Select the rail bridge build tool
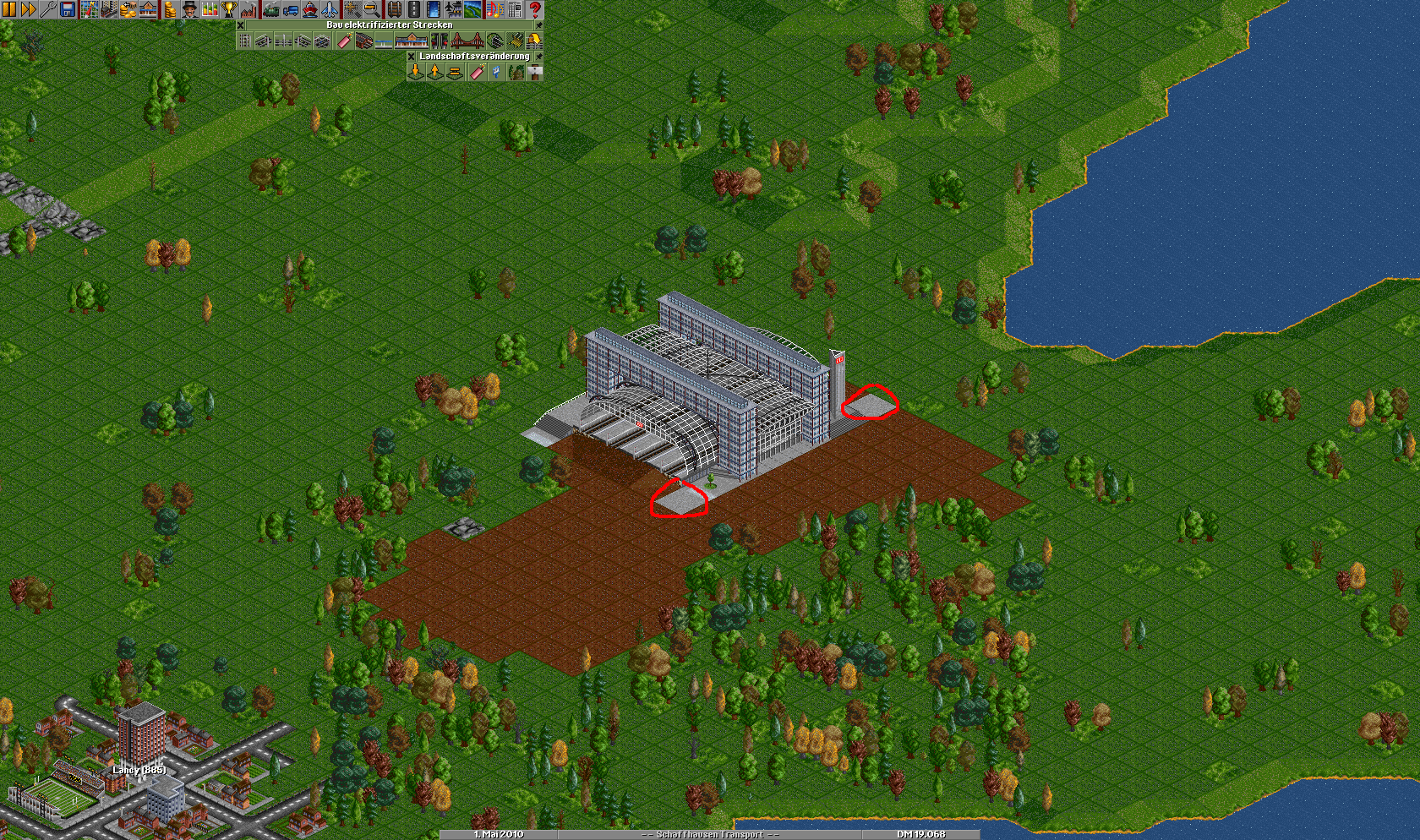 click(x=467, y=41)
